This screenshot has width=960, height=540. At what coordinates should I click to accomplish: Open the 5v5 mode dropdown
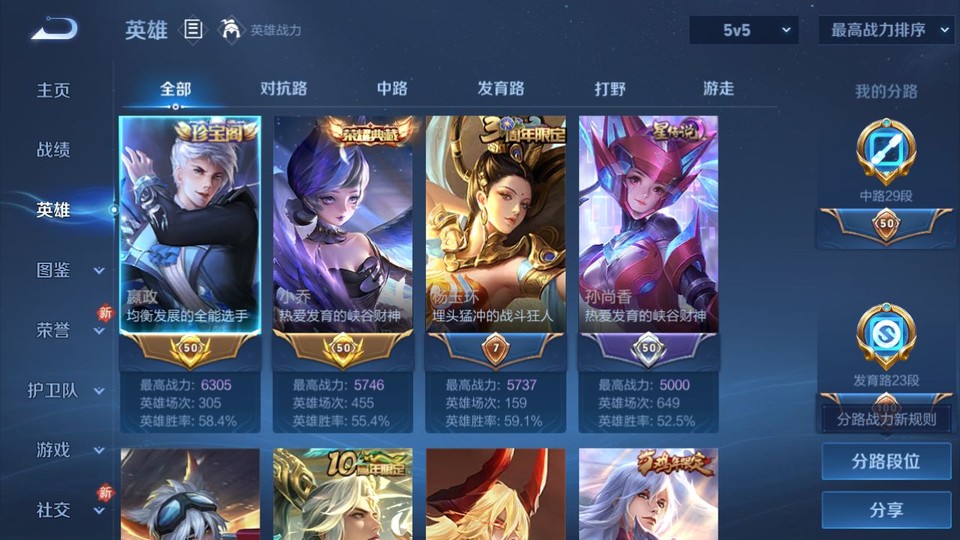click(744, 30)
